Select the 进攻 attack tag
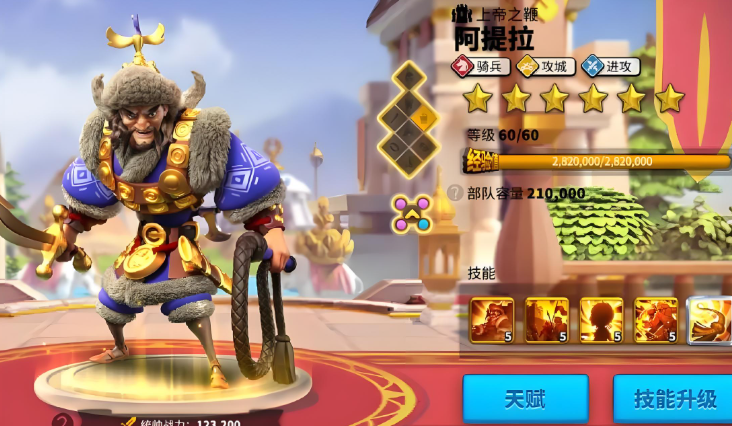This screenshot has height=426, width=732. [610, 67]
